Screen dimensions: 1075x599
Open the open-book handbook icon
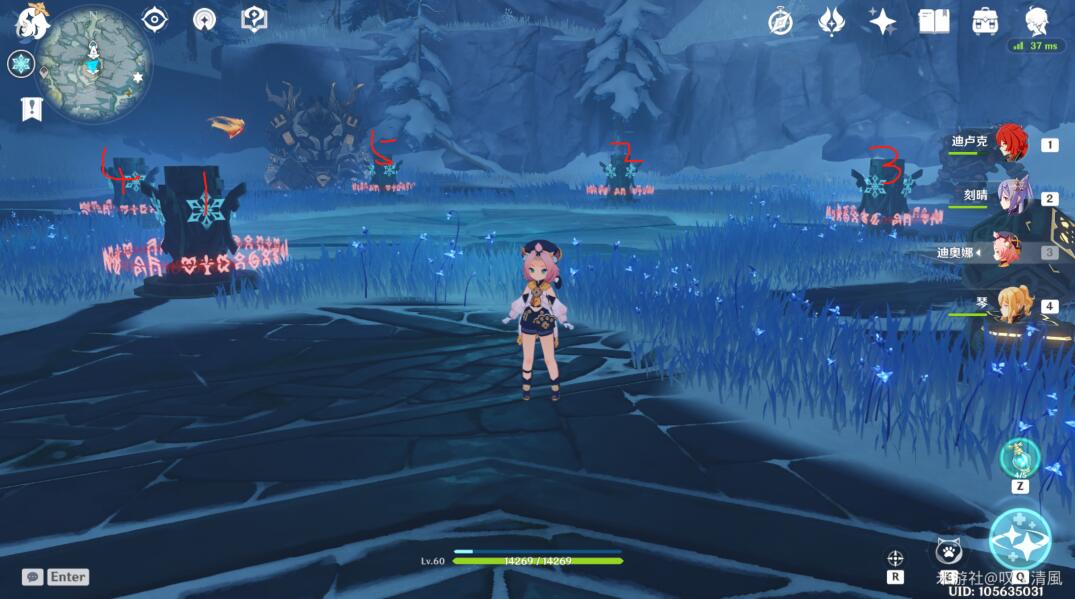coord(934,22)
